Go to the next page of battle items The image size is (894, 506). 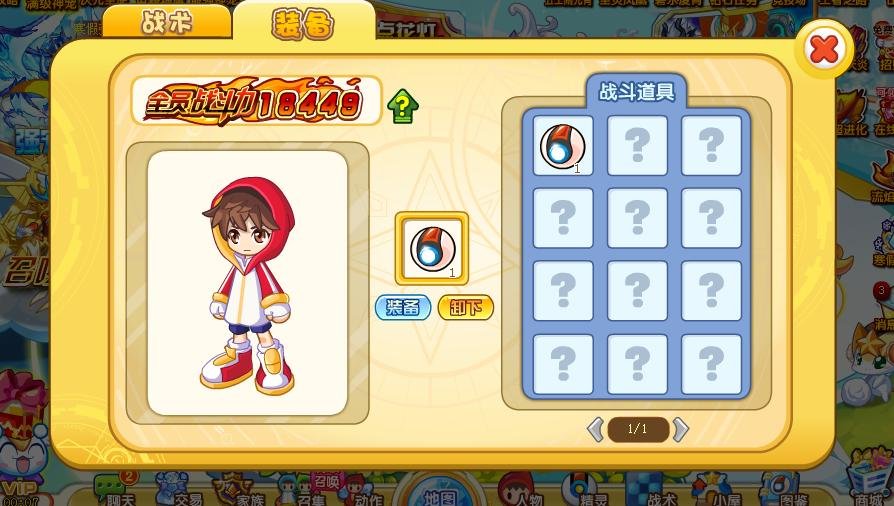pos(681,429)
